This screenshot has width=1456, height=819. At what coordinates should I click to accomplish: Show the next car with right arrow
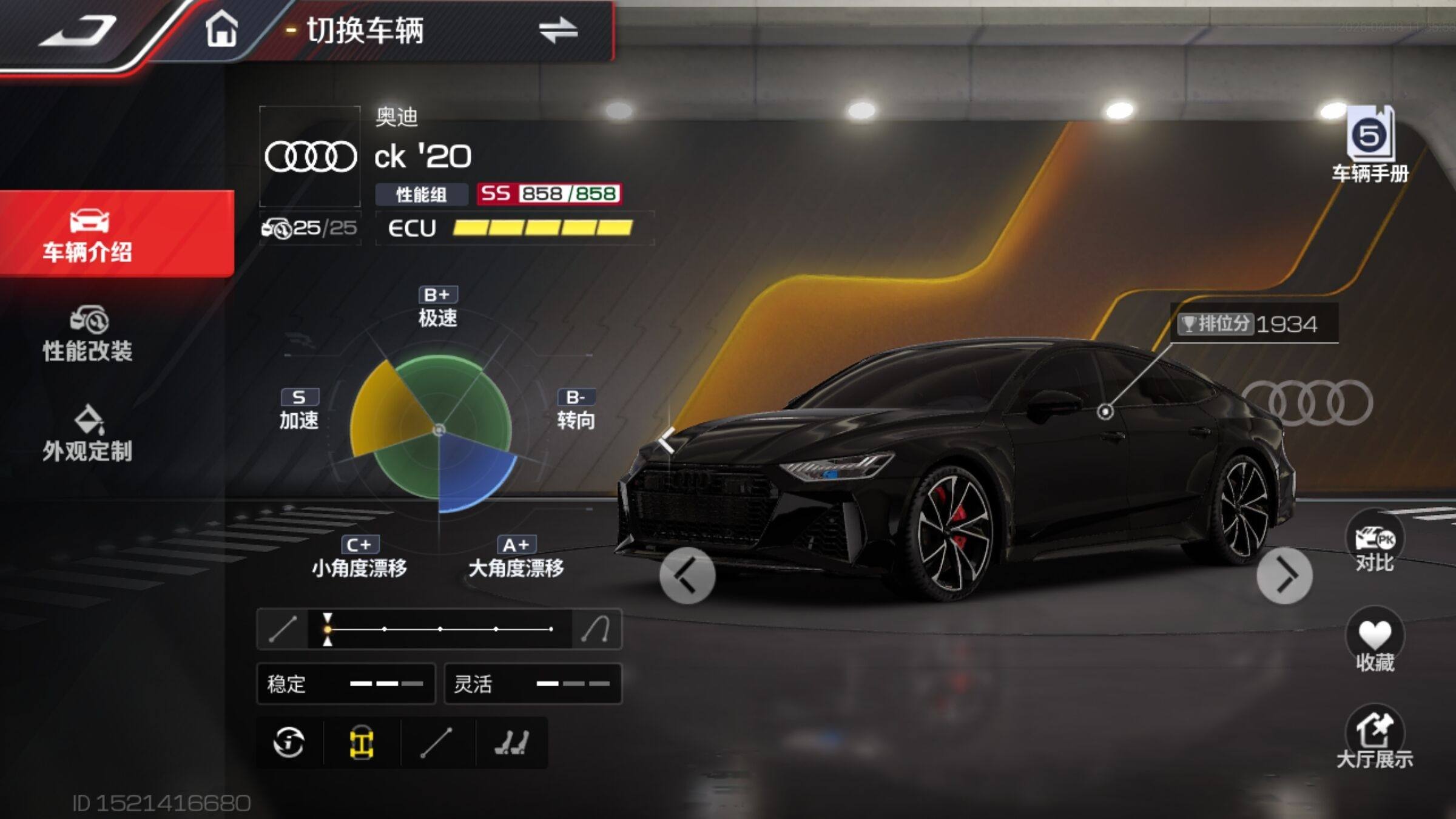(1284, 575)
